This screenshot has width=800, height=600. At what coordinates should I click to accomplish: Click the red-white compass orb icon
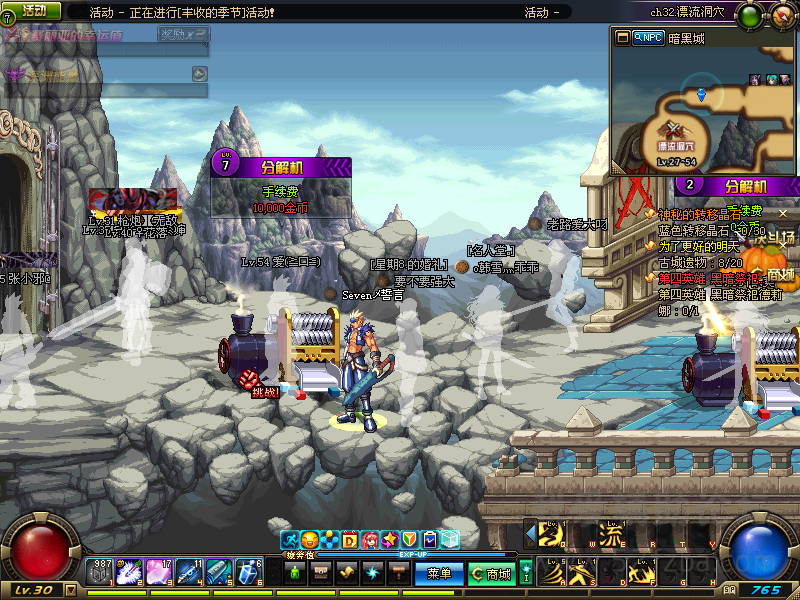tap(781, 14)
